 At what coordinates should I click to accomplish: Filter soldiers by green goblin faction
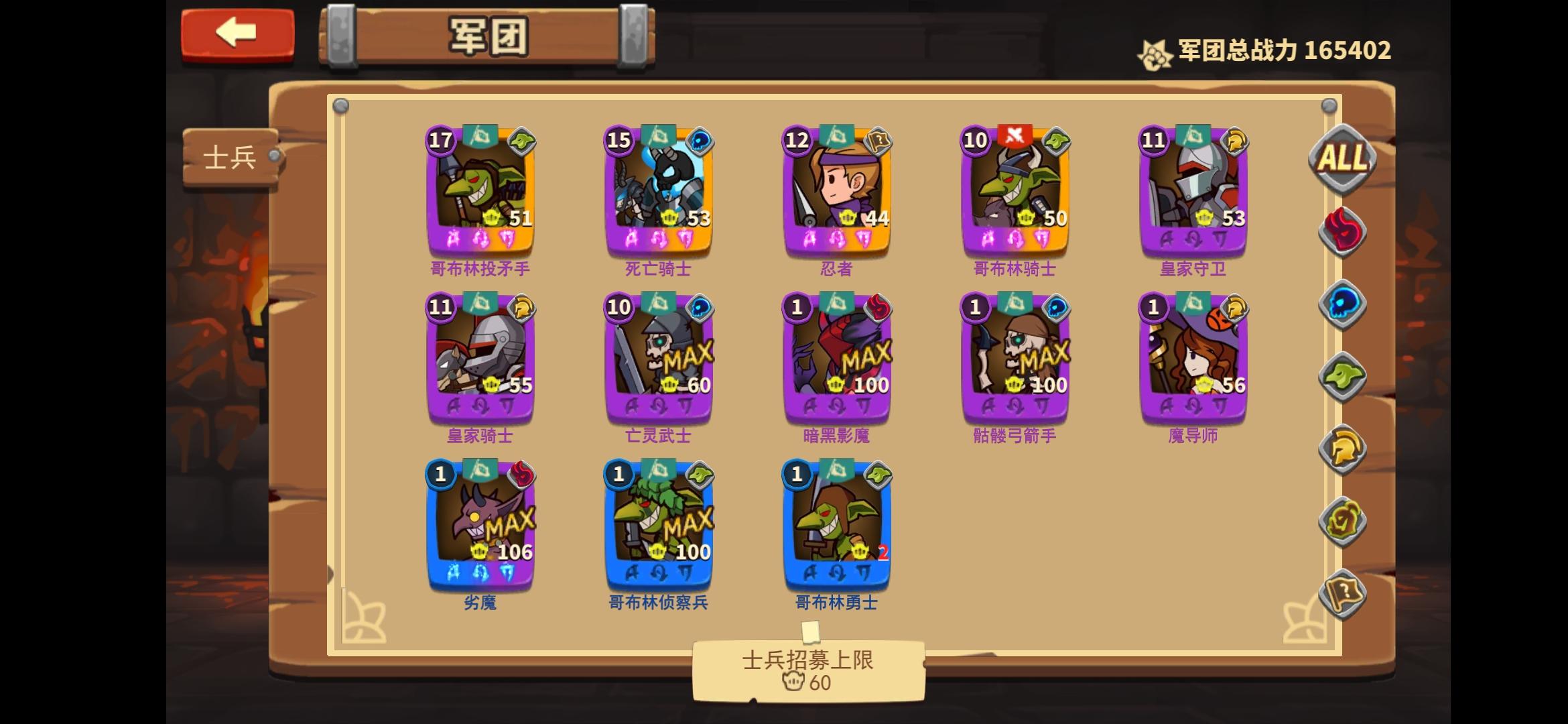[x=1343, y=375]
